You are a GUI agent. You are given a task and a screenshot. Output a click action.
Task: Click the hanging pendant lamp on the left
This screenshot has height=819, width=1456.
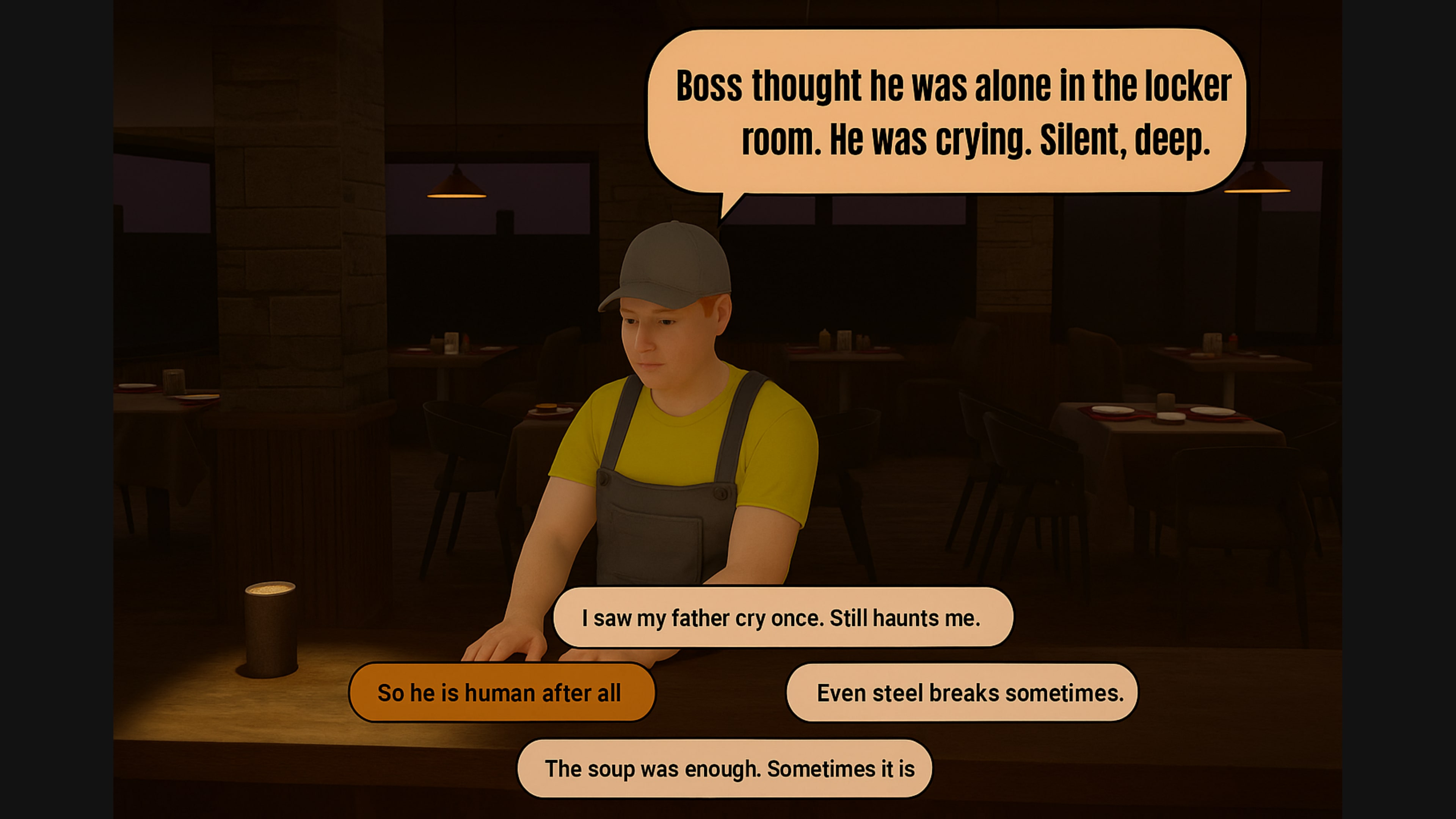point(456,187)
